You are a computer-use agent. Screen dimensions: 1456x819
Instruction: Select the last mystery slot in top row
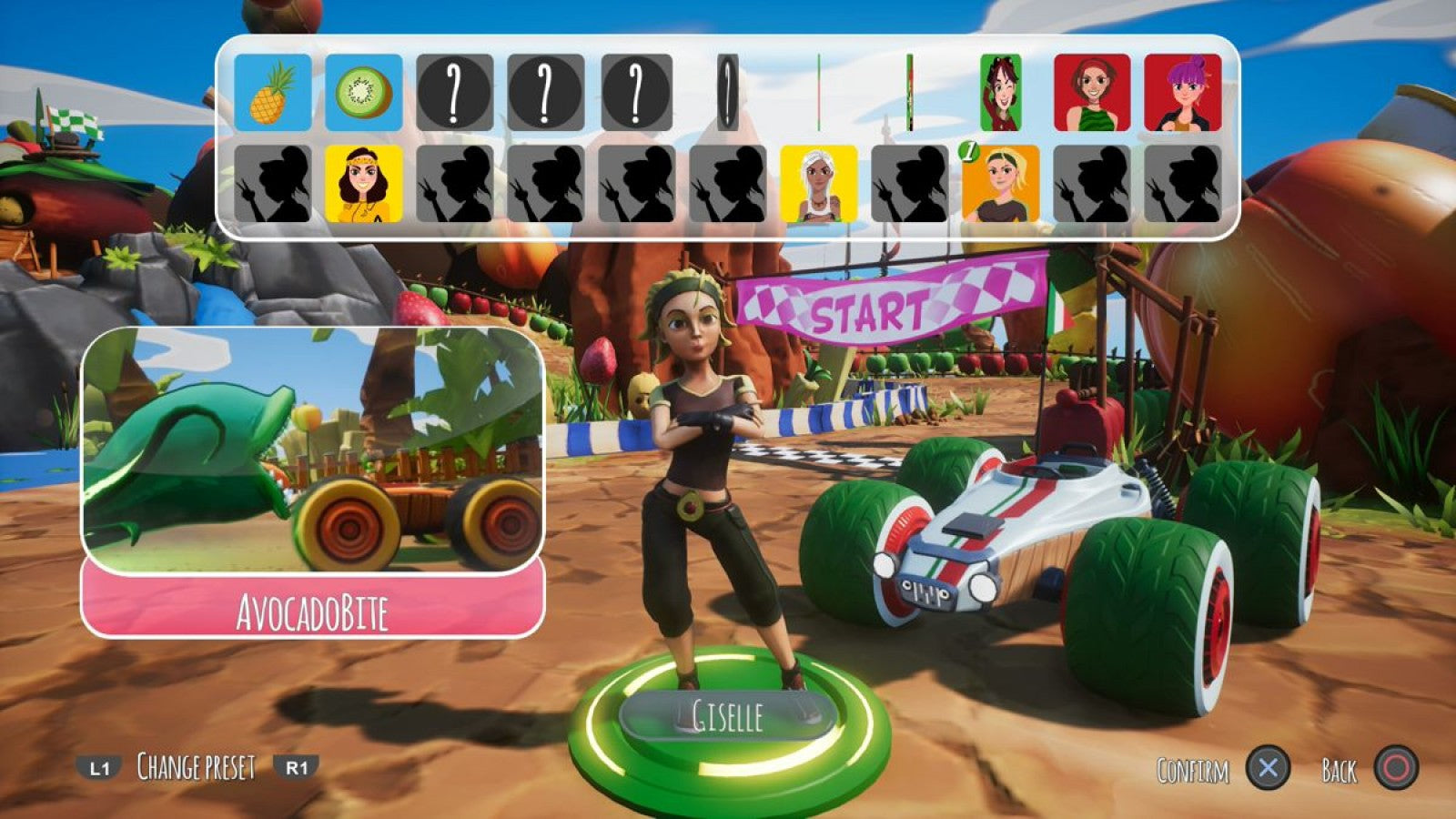(728, 90)
